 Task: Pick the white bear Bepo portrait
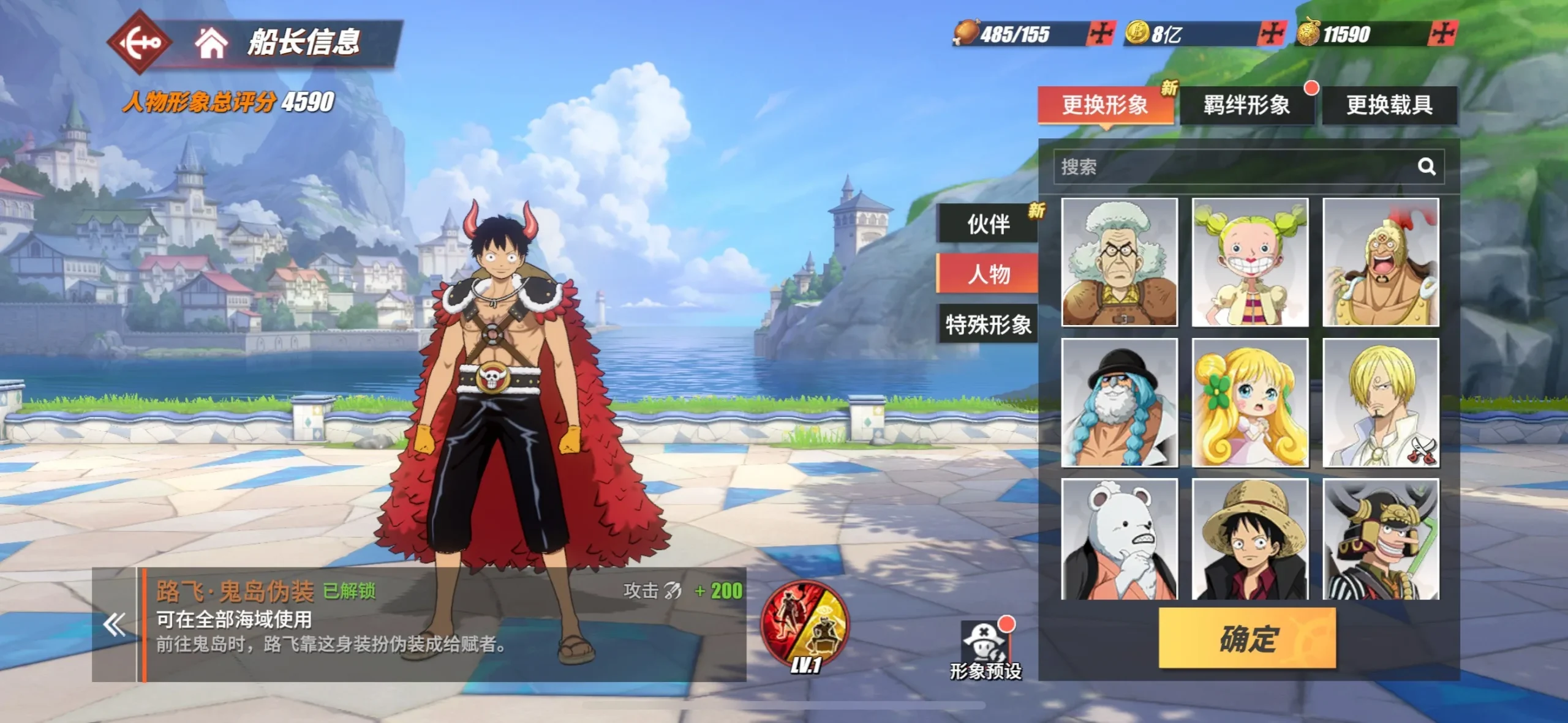pyautogui.click(x=1119, y=540)
